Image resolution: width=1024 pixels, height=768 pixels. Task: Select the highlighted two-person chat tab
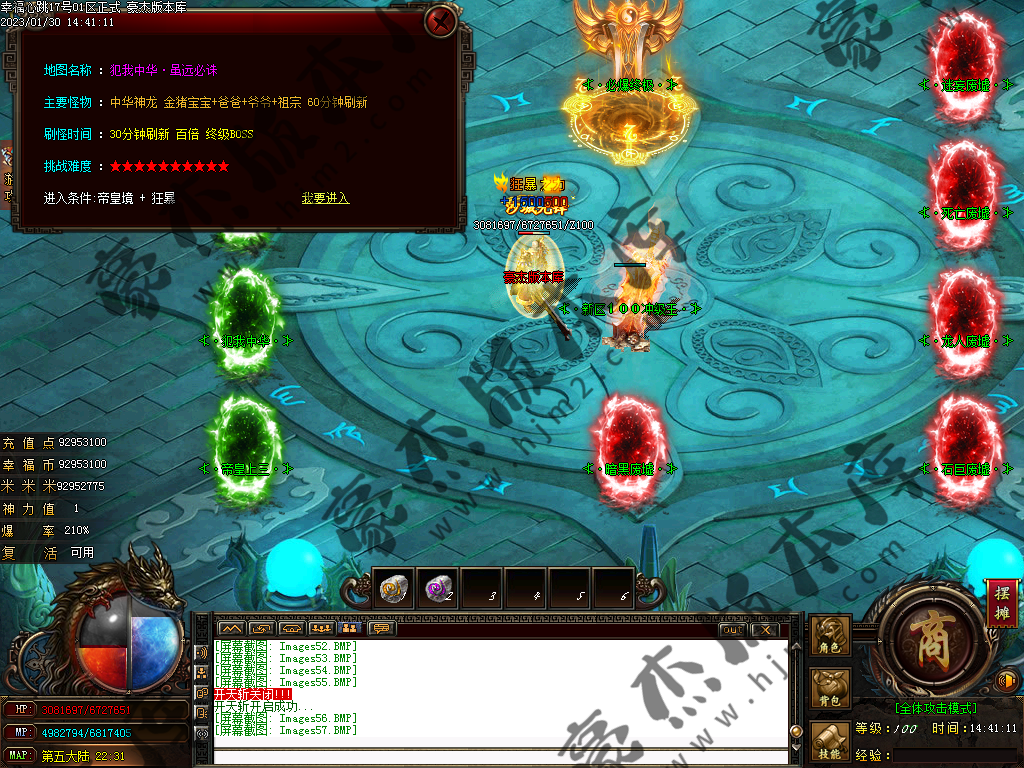351,629
